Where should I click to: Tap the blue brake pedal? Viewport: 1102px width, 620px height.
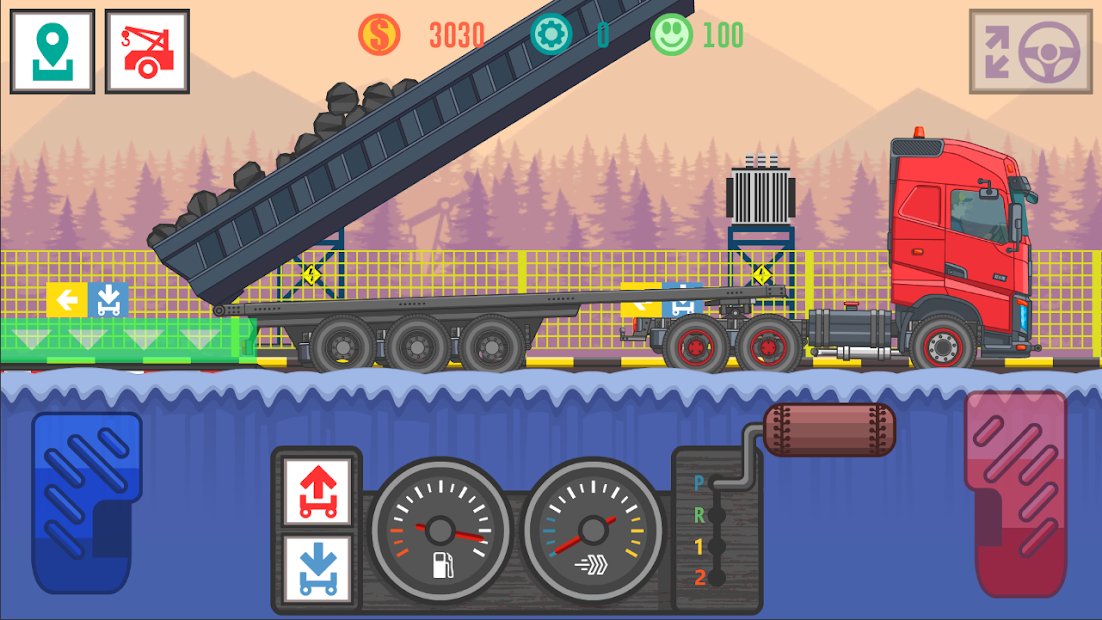pos(86,502)
